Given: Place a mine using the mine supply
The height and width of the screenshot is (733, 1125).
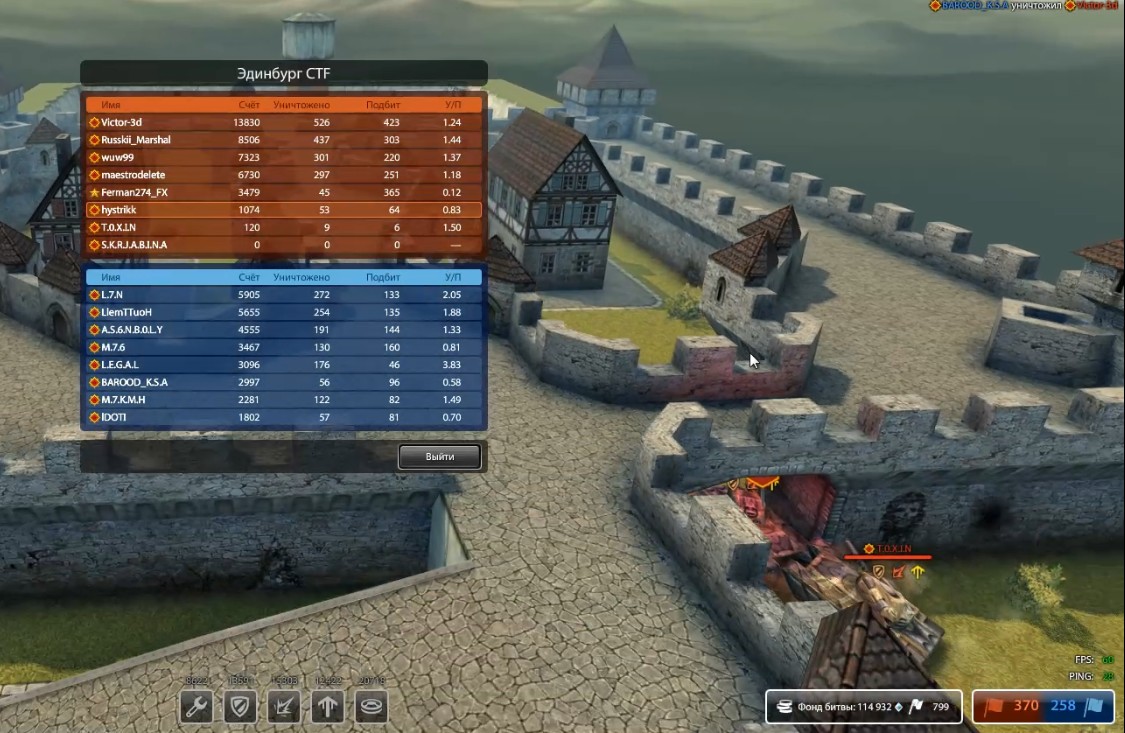Looking at the screenshot, I should [x=372, y=707].
